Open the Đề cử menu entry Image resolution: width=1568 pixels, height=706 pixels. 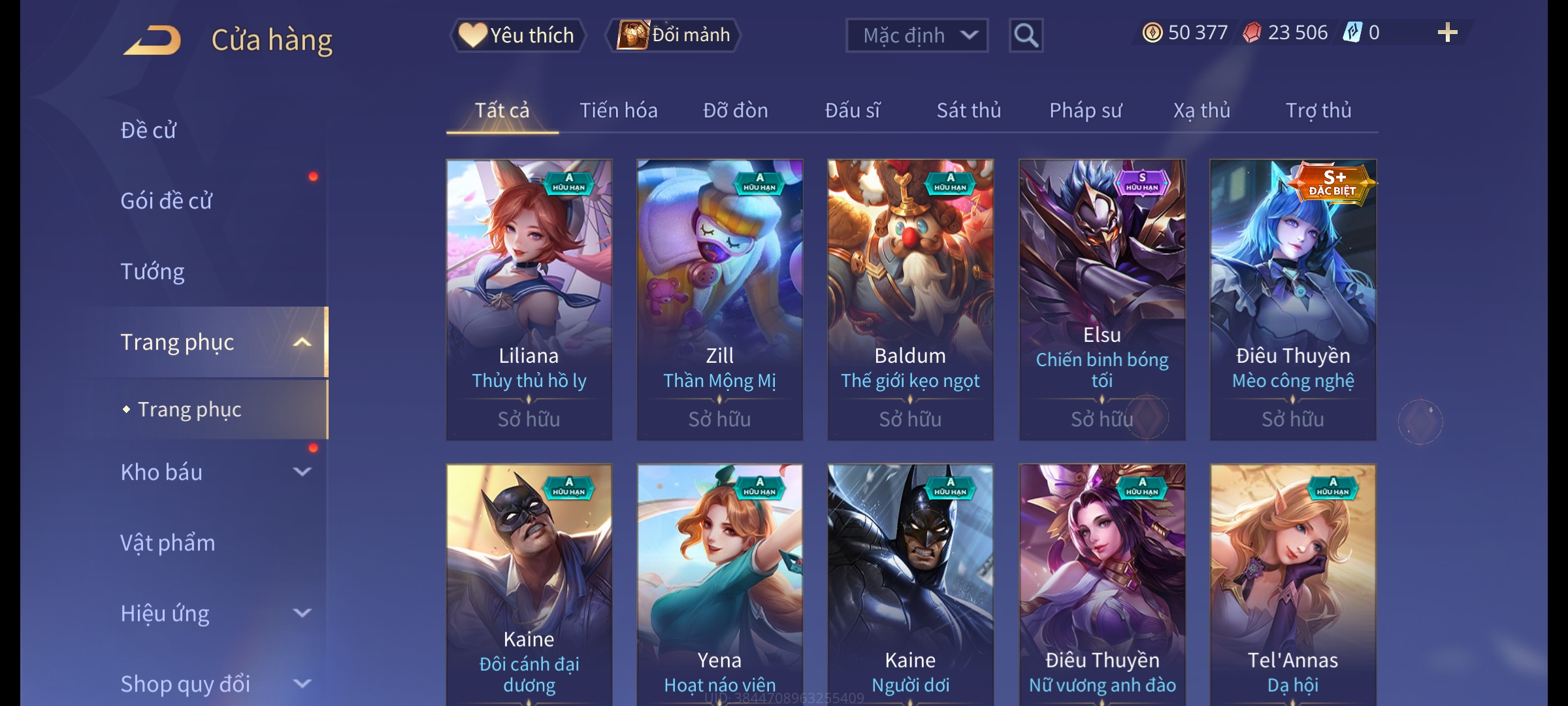[149, 130]
